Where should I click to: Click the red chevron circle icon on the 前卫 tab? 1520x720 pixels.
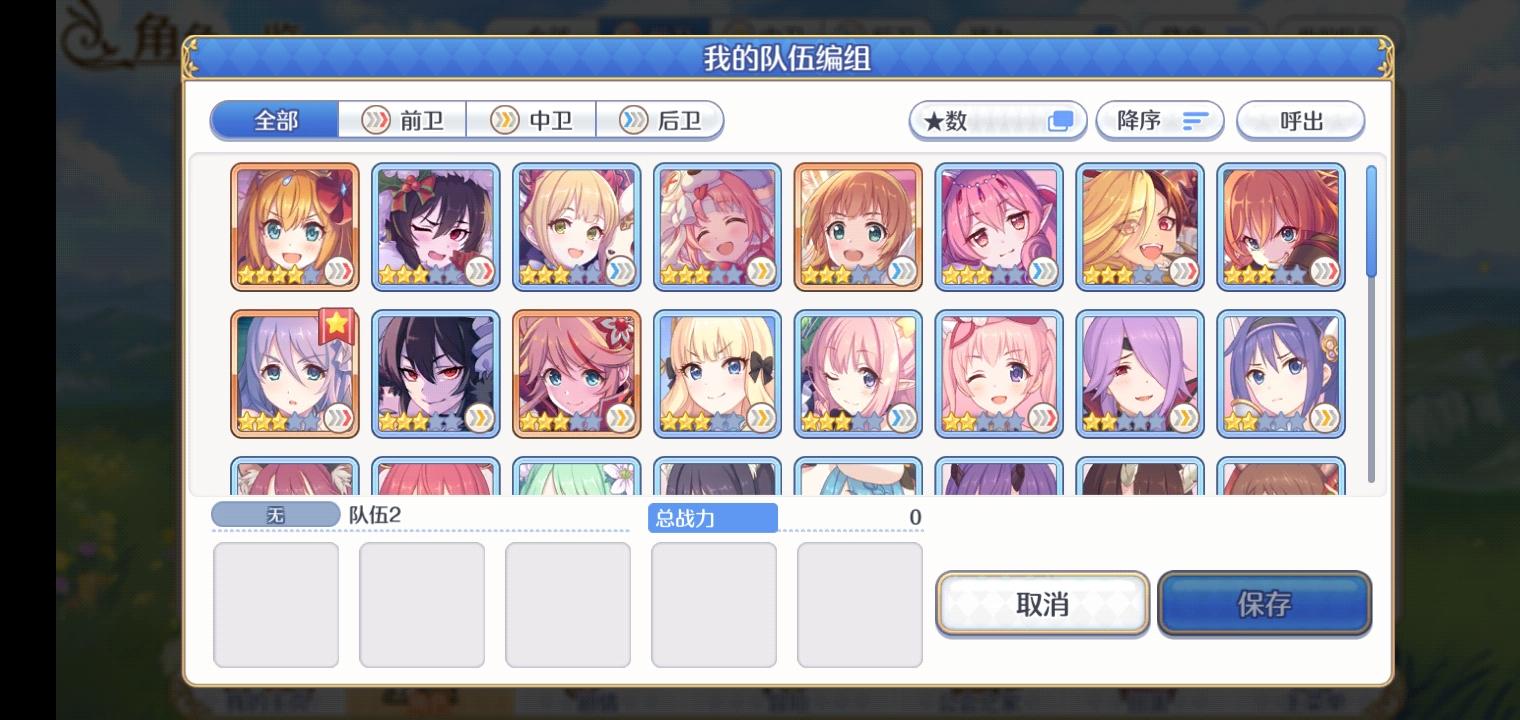[x=377, y=120]
